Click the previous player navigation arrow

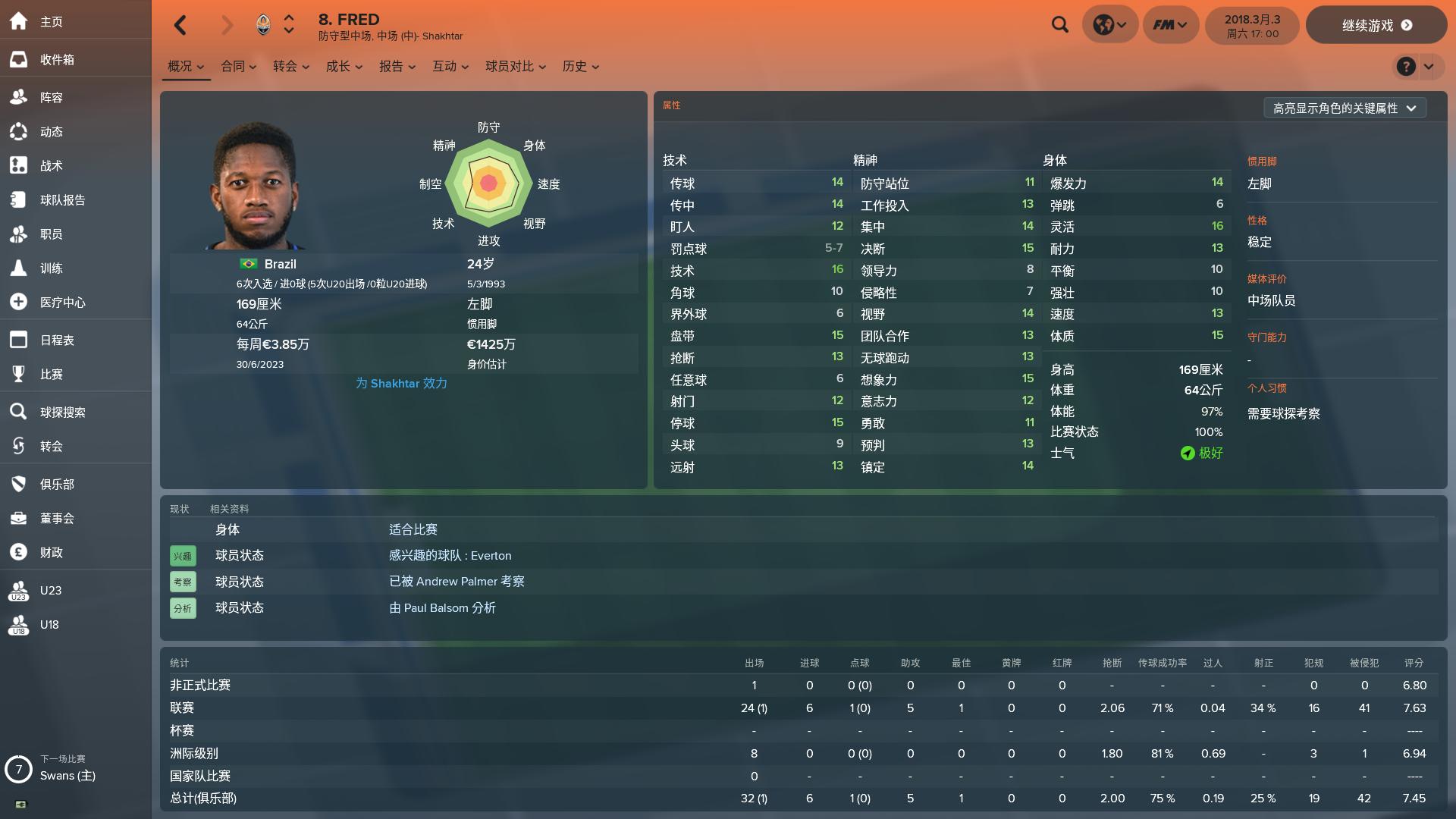[x=180, y=25]
